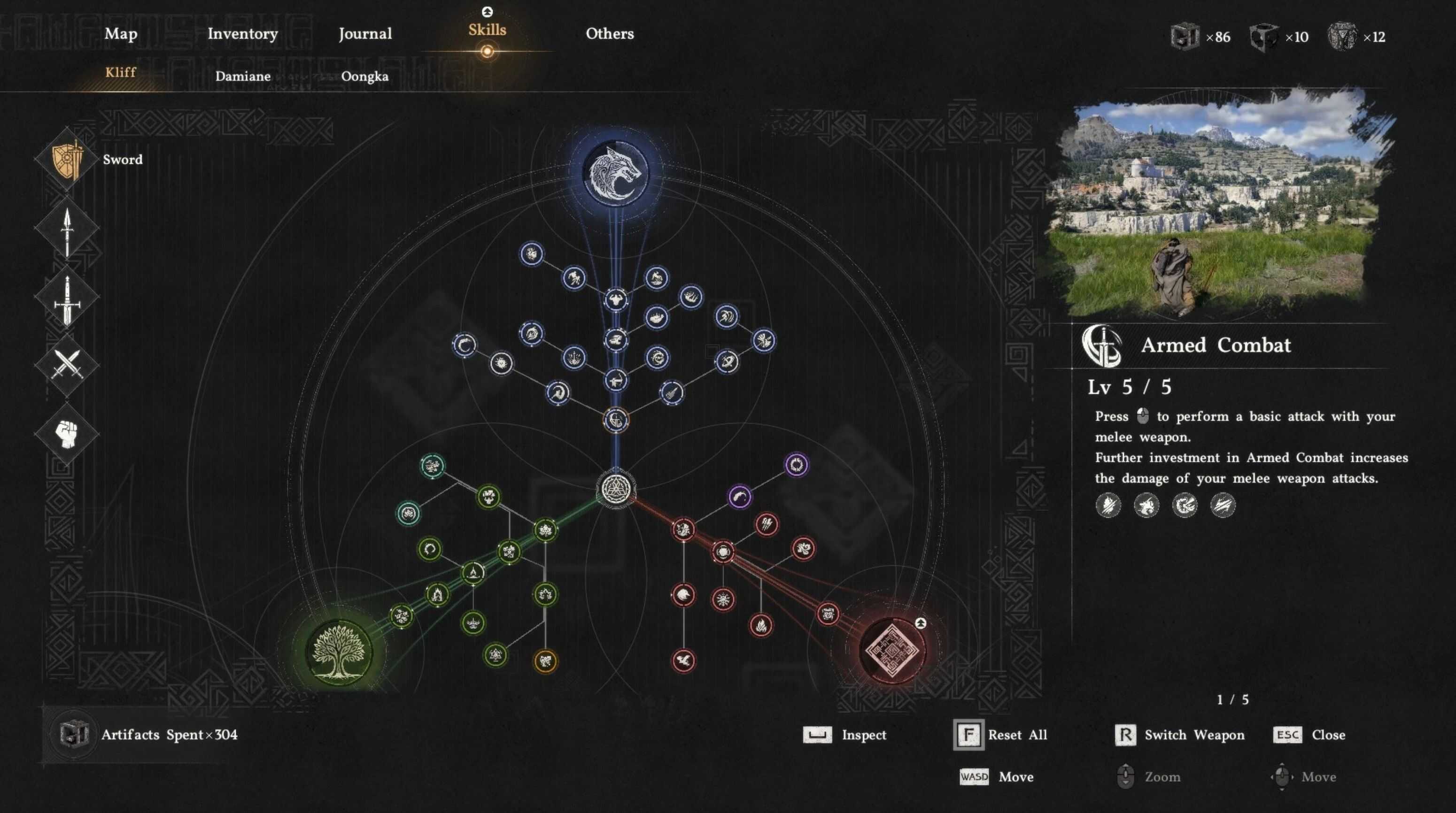
Task: Show Oongka's skill tree
Action: (364, 76)
